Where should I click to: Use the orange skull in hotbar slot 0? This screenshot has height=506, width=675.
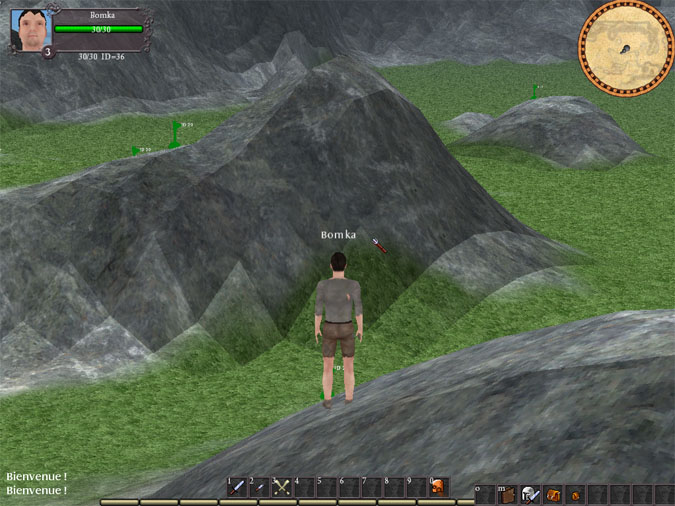438,487
